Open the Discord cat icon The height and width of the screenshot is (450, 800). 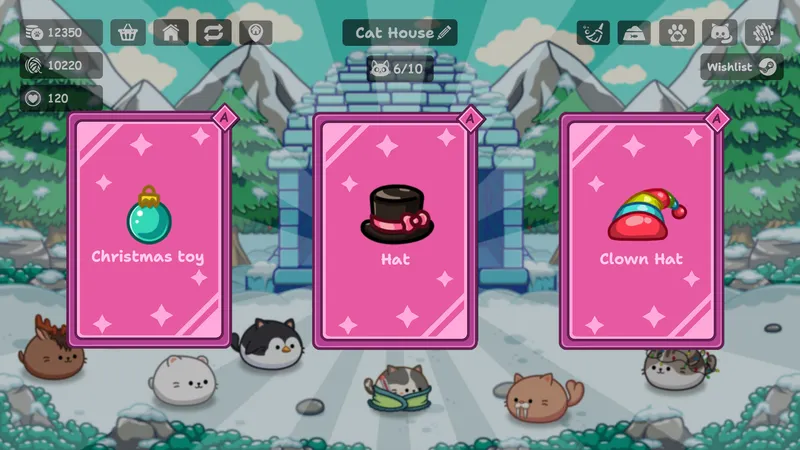point(719,33)
